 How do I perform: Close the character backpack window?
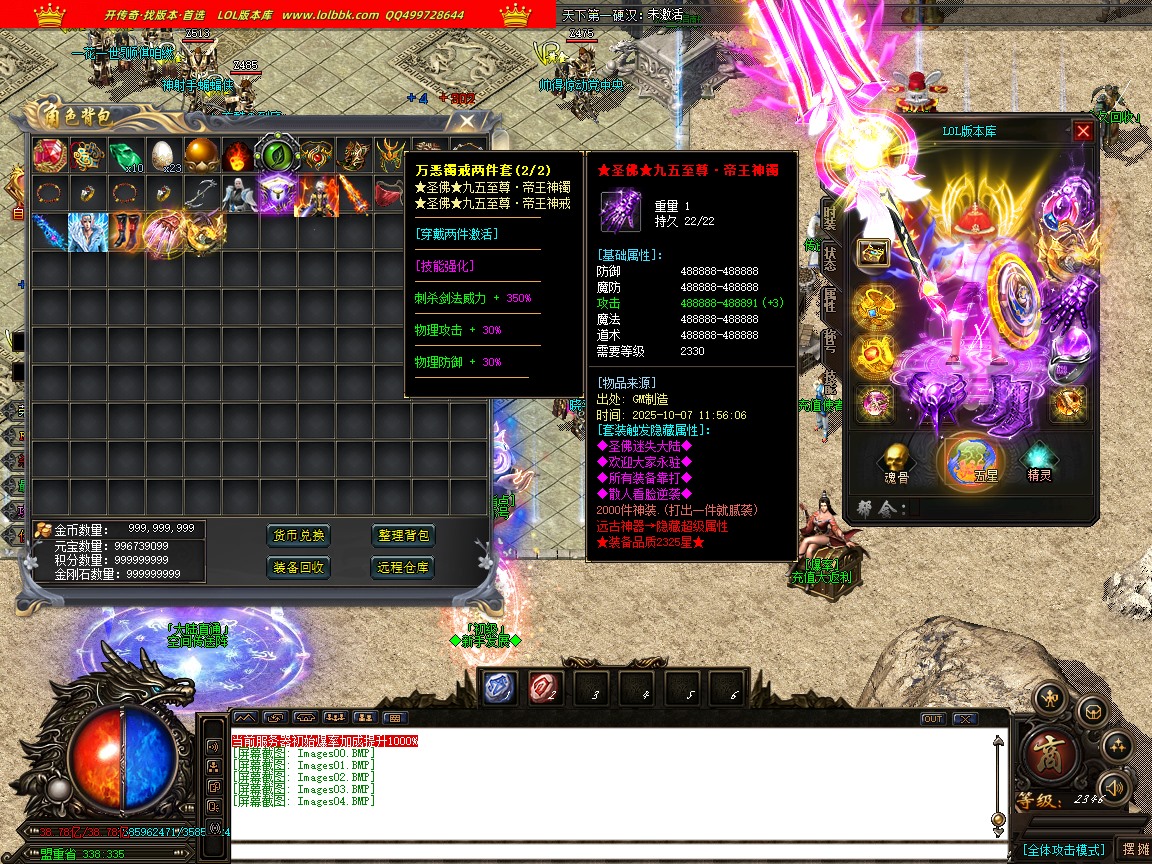(467, 121)
